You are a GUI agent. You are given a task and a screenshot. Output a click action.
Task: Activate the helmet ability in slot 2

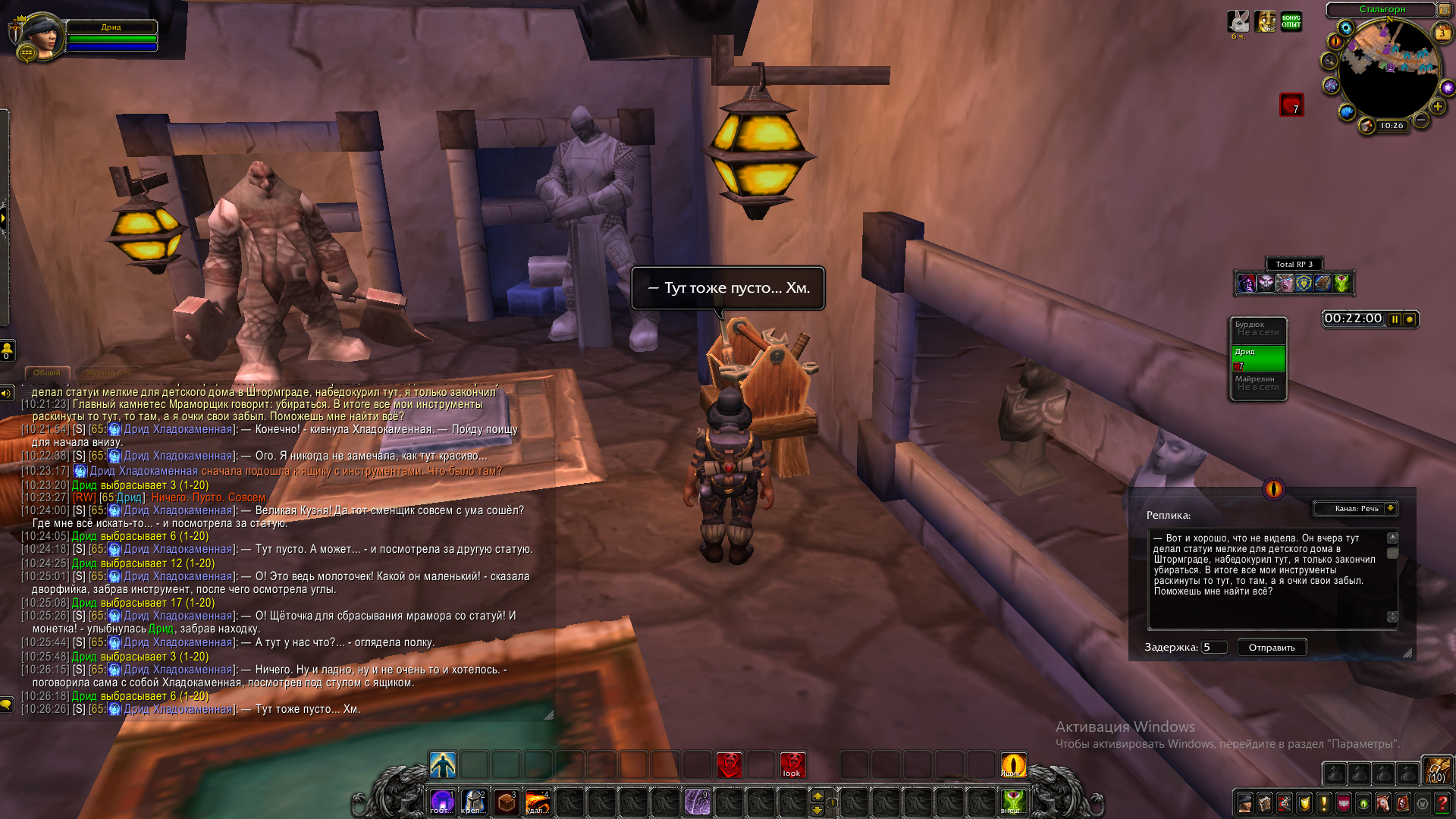[474, 802]
